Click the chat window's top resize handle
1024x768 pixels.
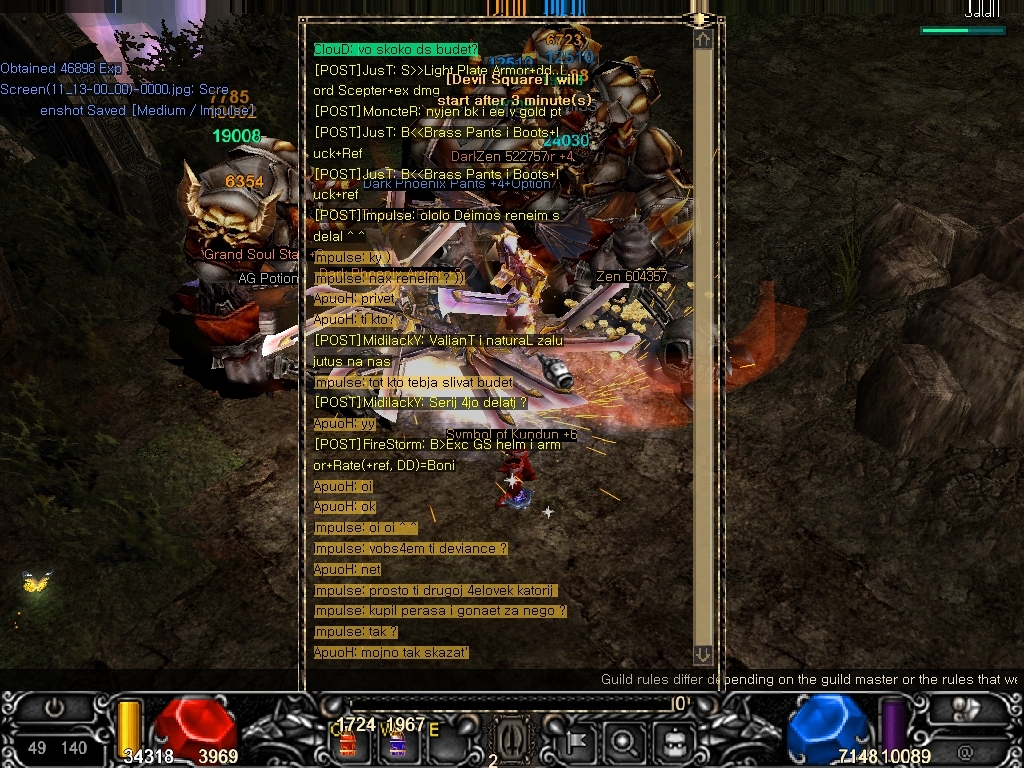(699, 18)
